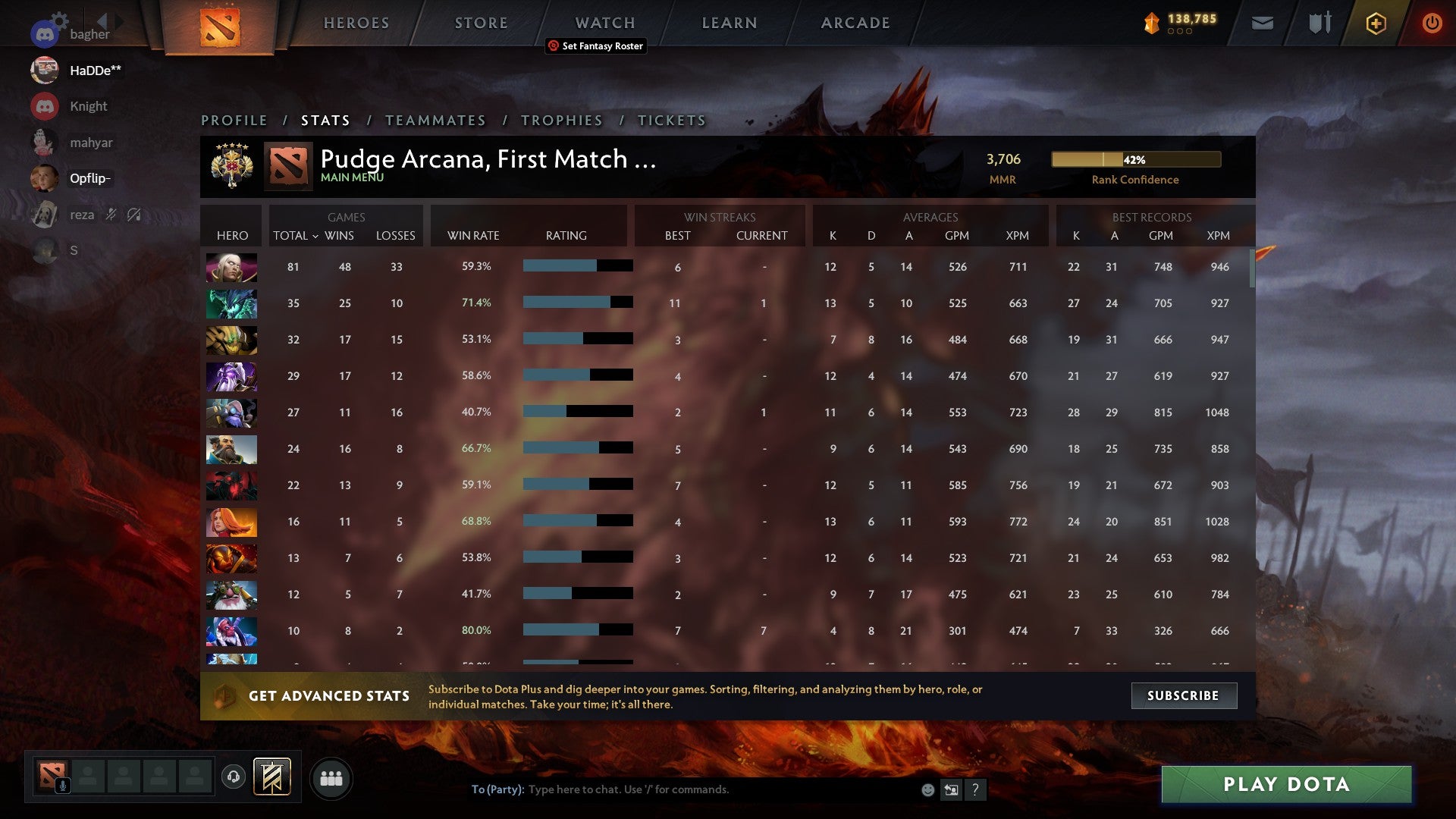The image size is (1456, 819).
Task: Open the Armory shield and sword icon
Action: pos(1319,23)
